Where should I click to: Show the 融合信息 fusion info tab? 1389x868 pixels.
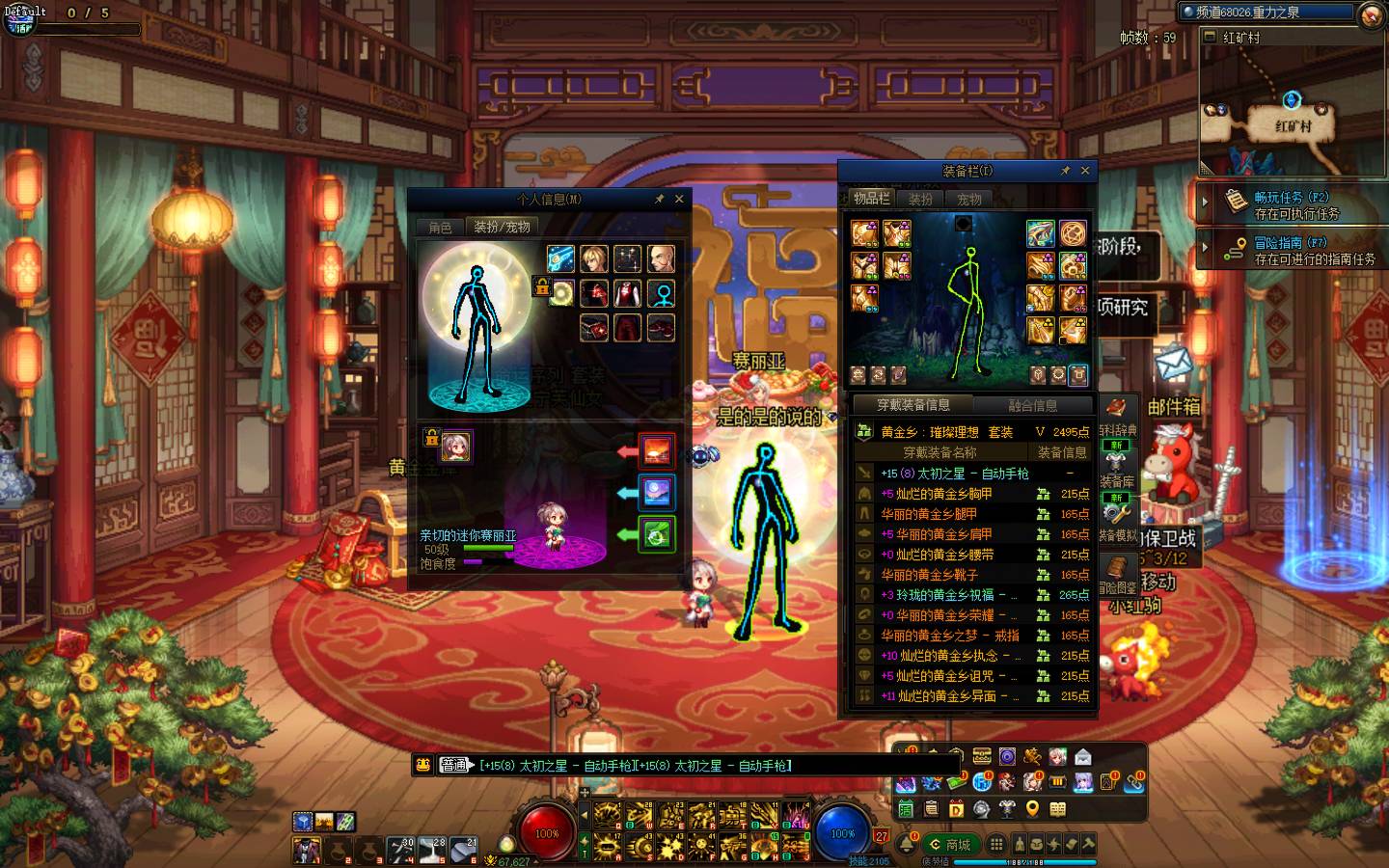[x=1032, y=405]
